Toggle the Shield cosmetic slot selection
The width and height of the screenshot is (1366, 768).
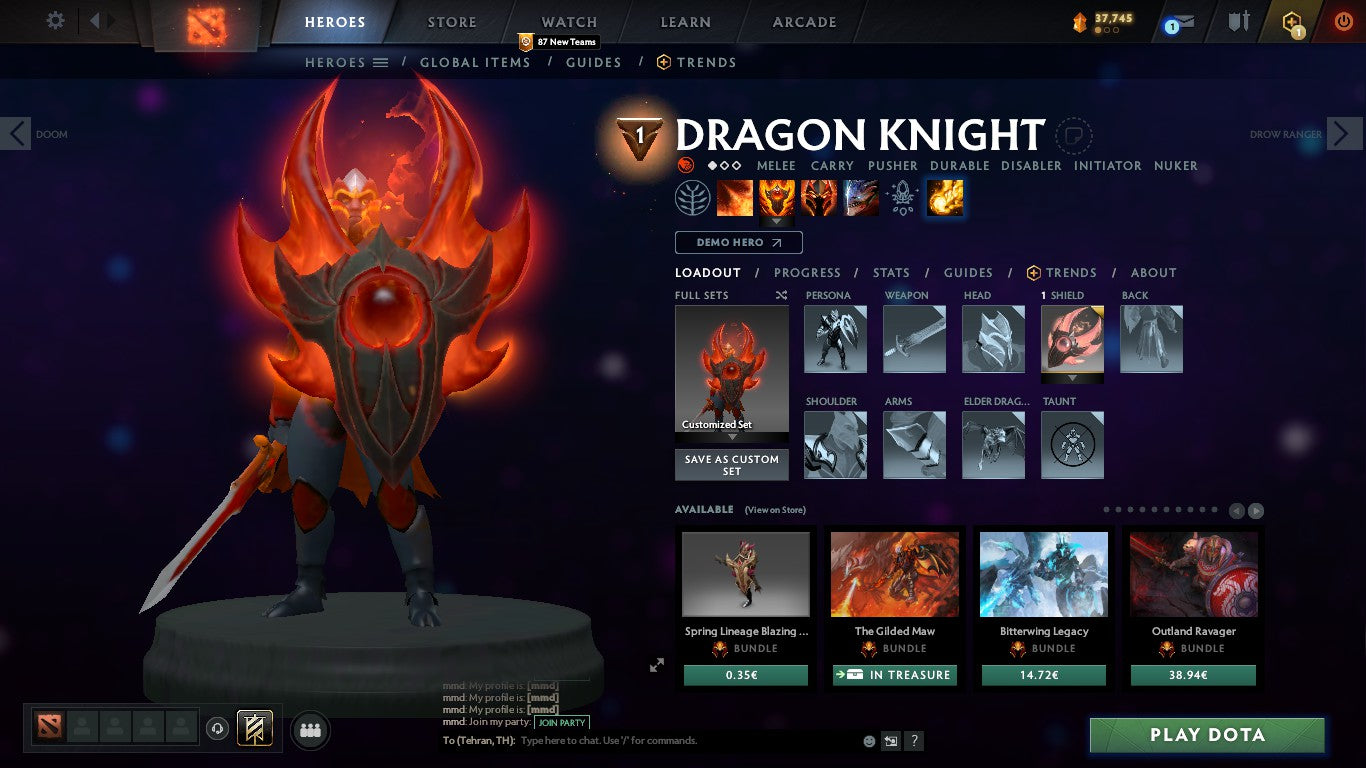(x=1072, y=338)
